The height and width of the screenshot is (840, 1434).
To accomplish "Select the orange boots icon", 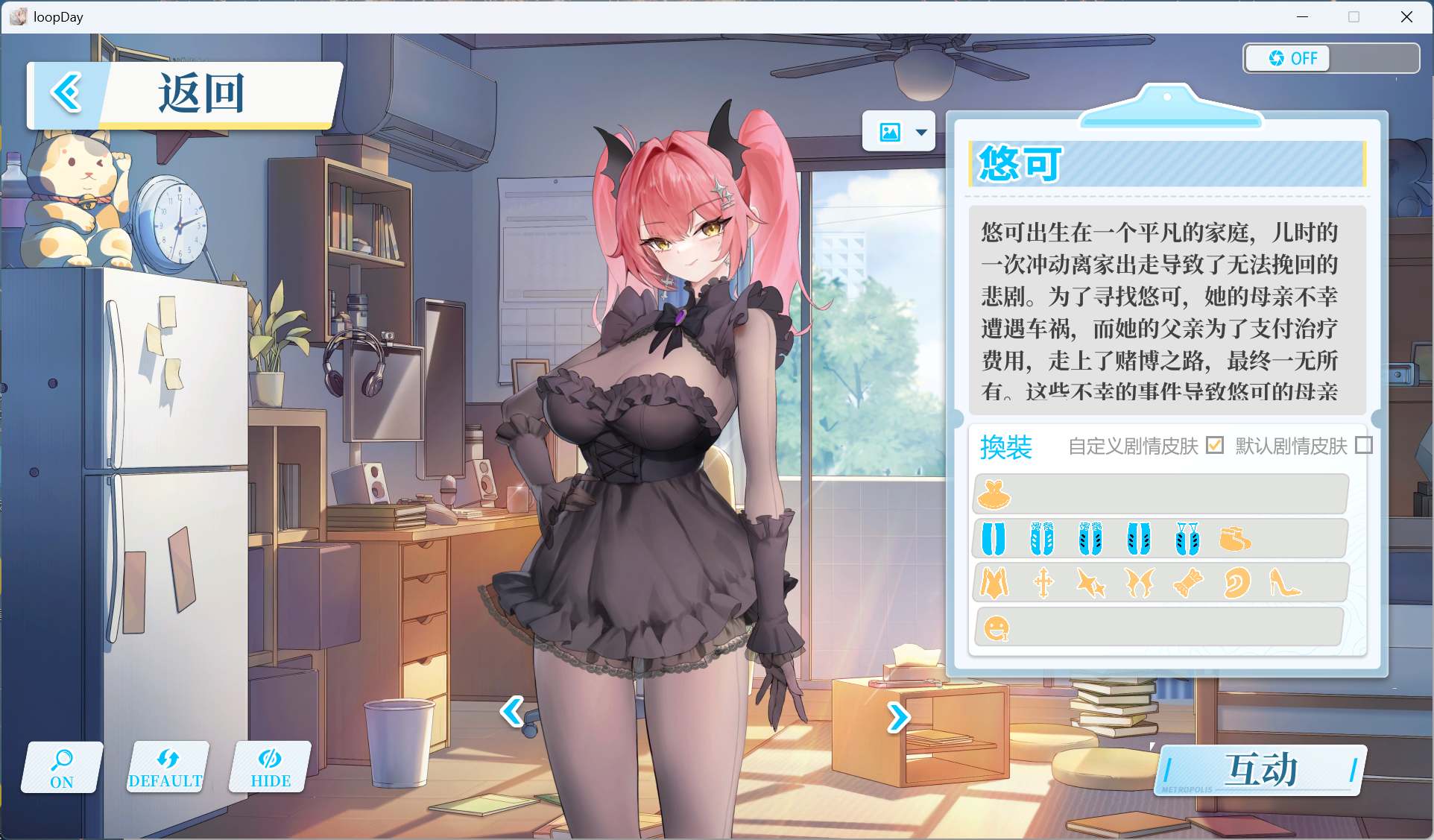I will click(1235, 538).
